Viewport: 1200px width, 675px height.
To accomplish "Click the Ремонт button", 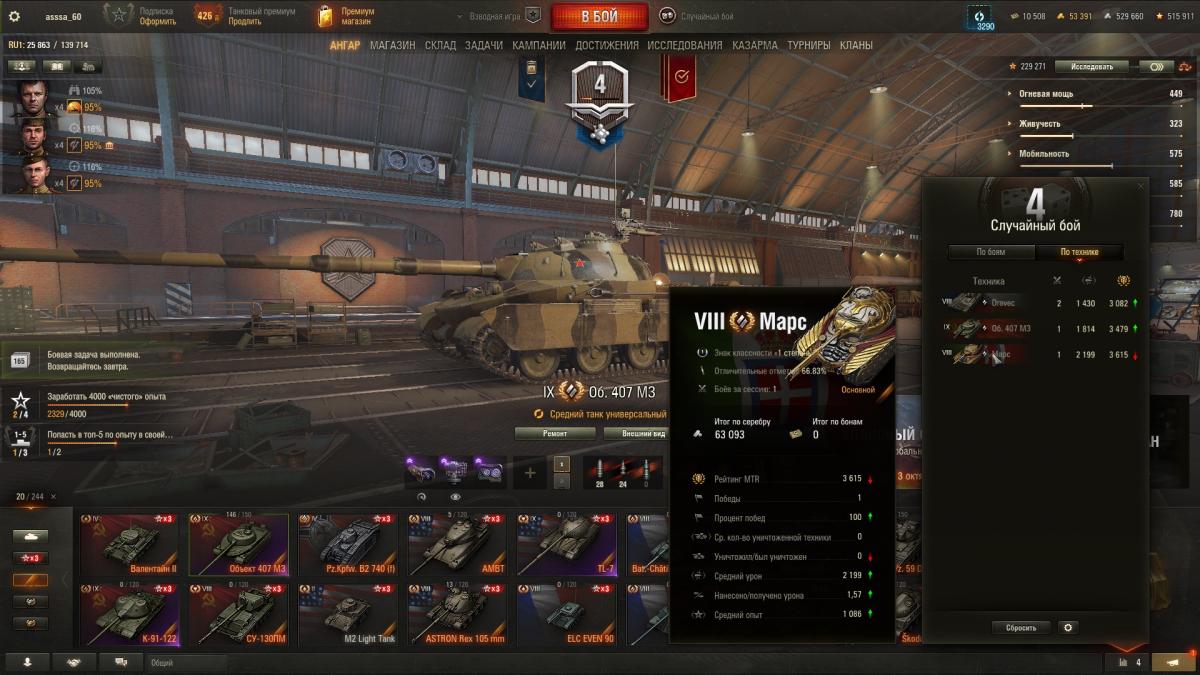I will (x=555, y=433).
